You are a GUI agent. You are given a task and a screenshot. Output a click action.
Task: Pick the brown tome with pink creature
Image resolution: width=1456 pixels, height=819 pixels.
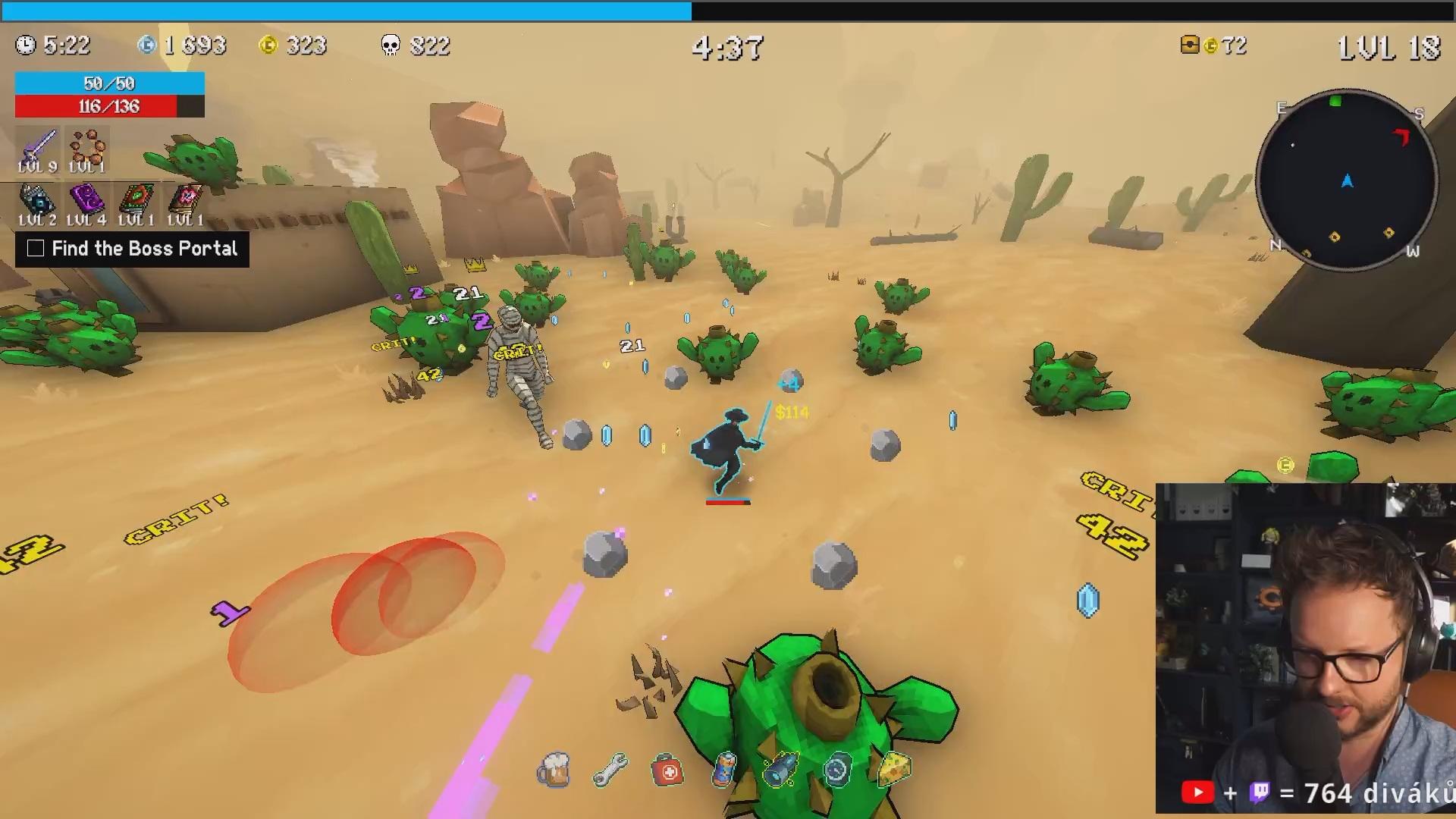click(x=186, y=199)
